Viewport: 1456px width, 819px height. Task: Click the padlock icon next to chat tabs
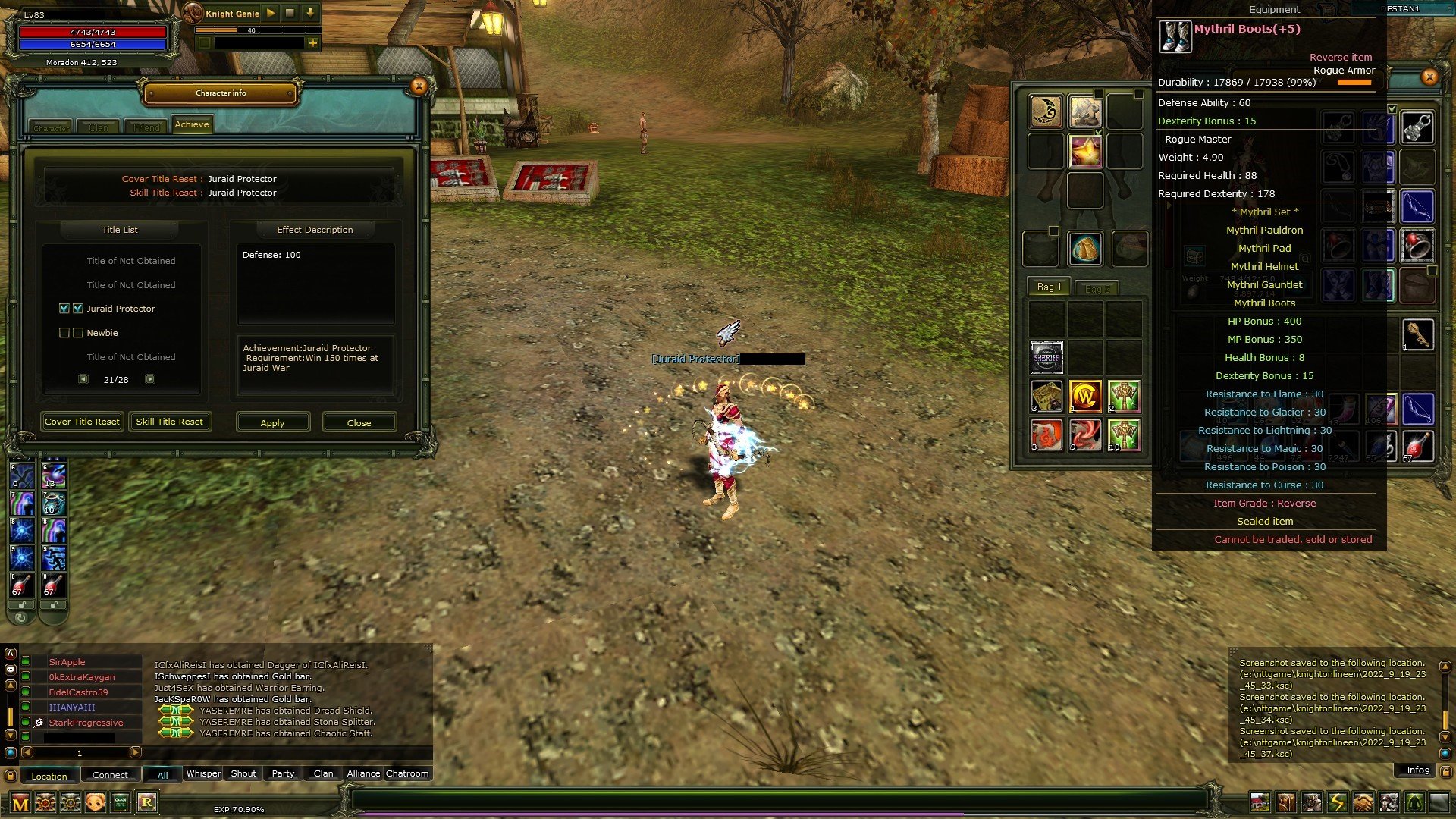(x=11, y=774)
